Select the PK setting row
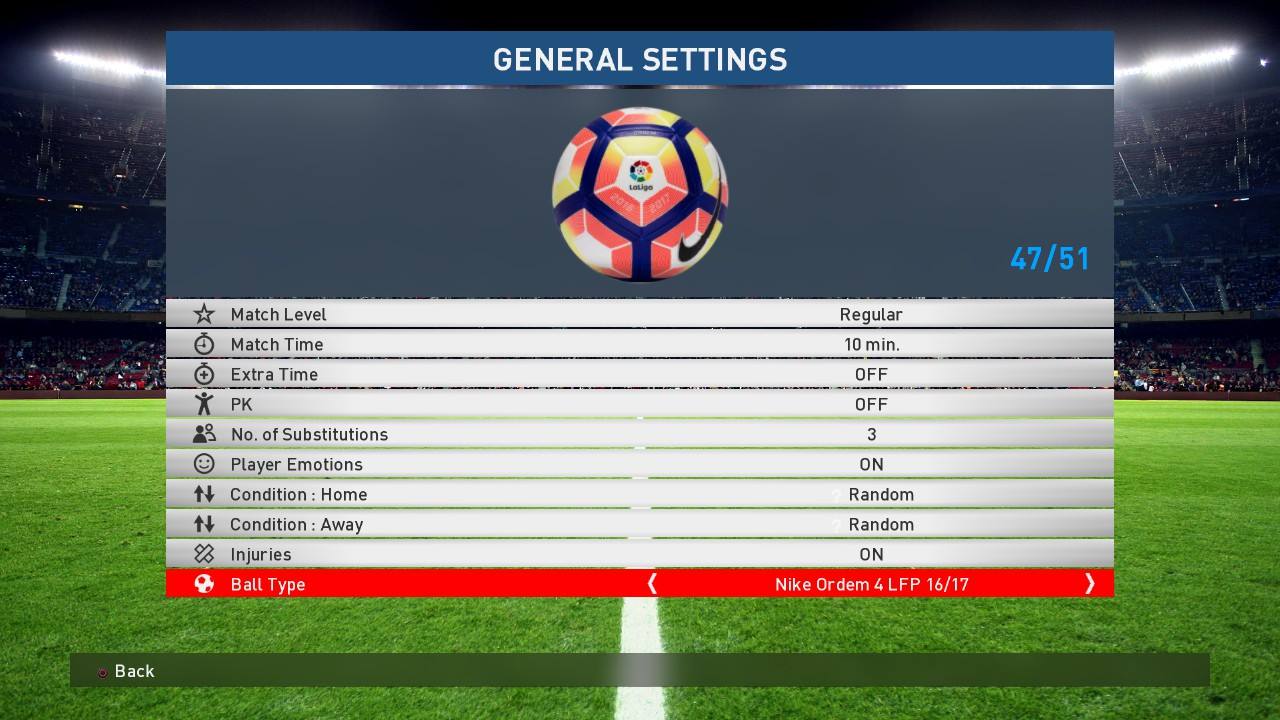The height and width of the screenshot is (720, 1280). click(x=639, y=404)
